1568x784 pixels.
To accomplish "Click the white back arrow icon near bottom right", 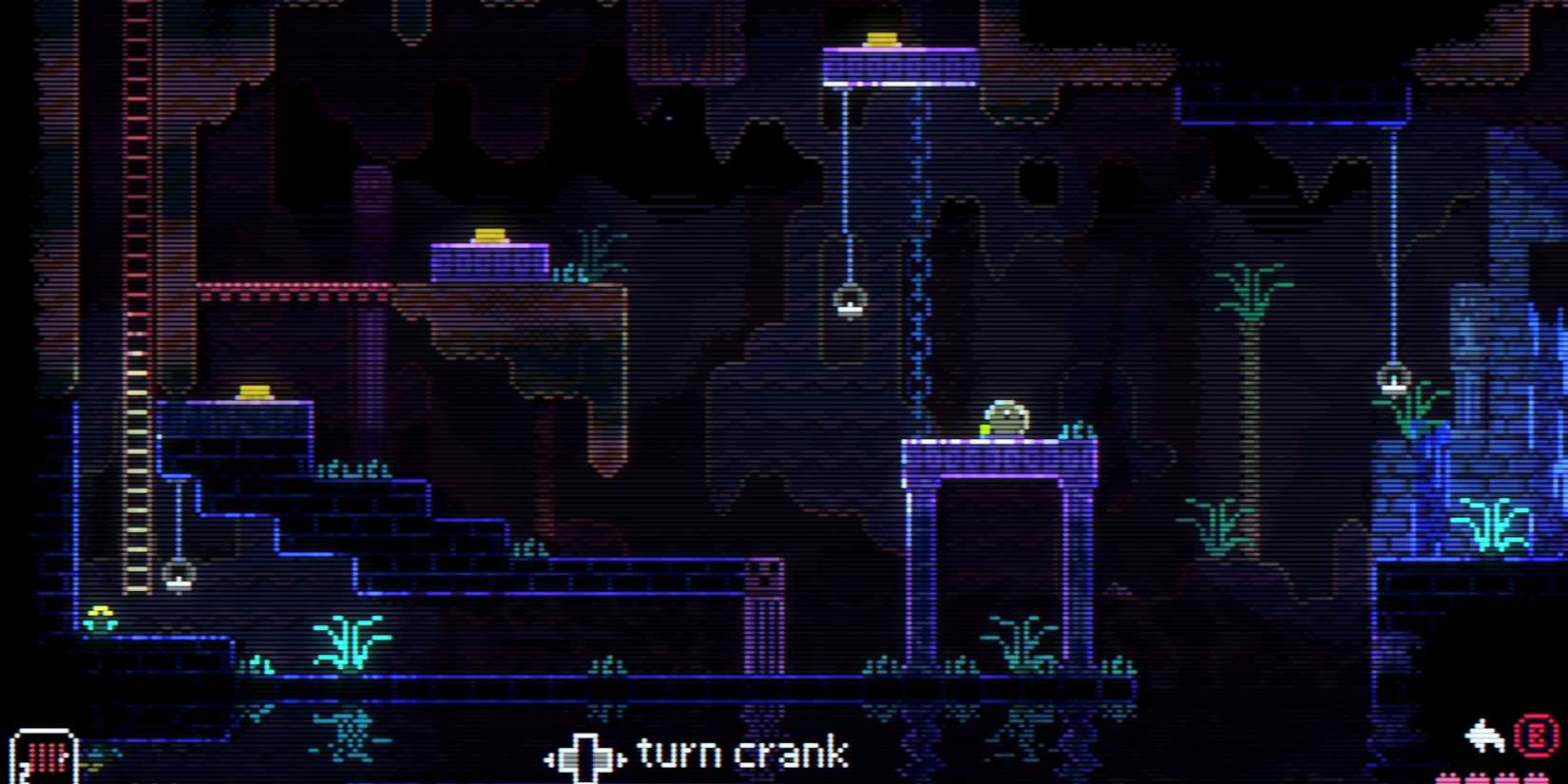I will [x=1482, y=735].
